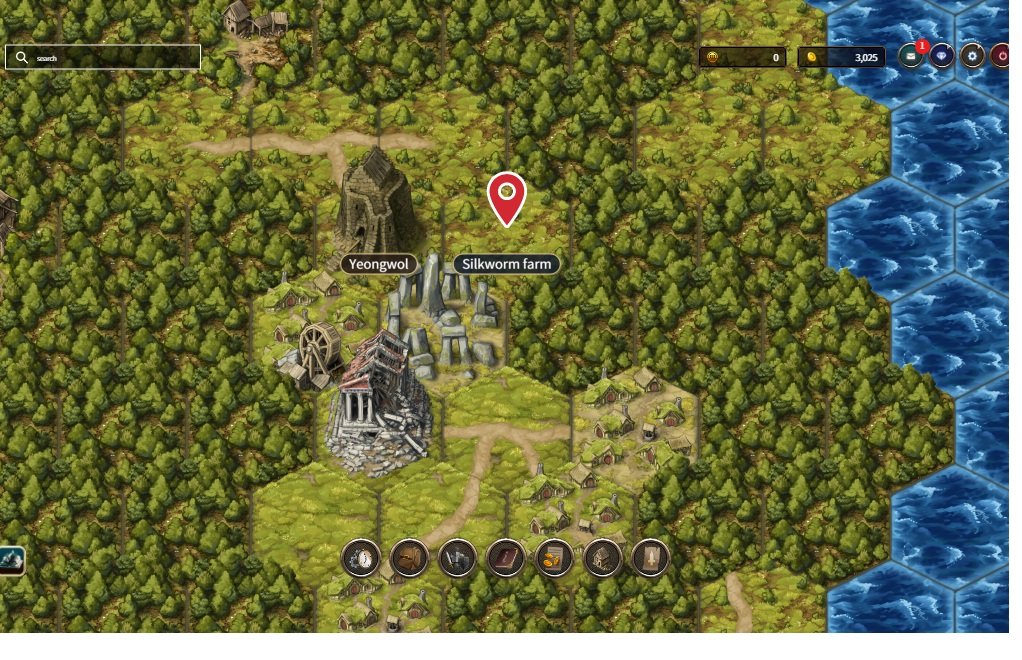Open the diamond premium shop icon

click(941, 57)
